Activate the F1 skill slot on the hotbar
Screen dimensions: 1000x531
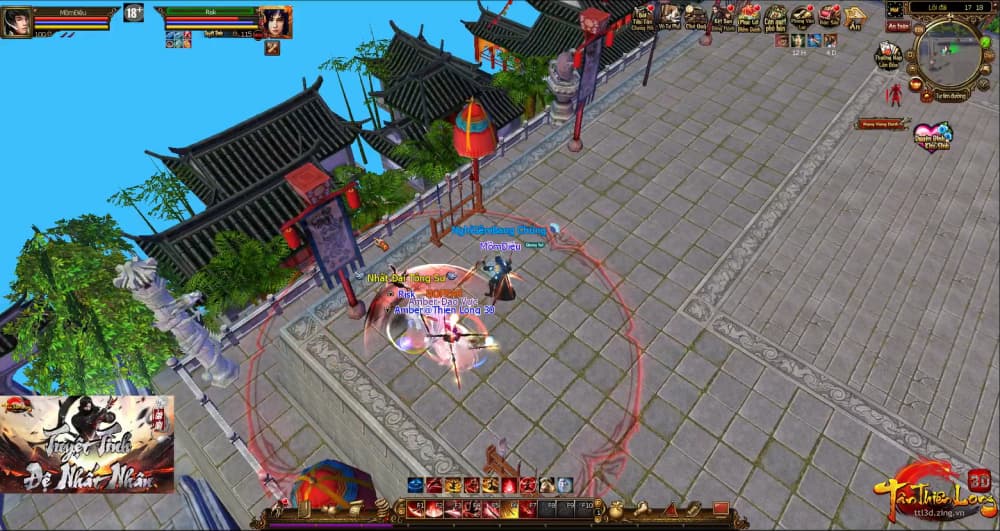pos(414,507)
